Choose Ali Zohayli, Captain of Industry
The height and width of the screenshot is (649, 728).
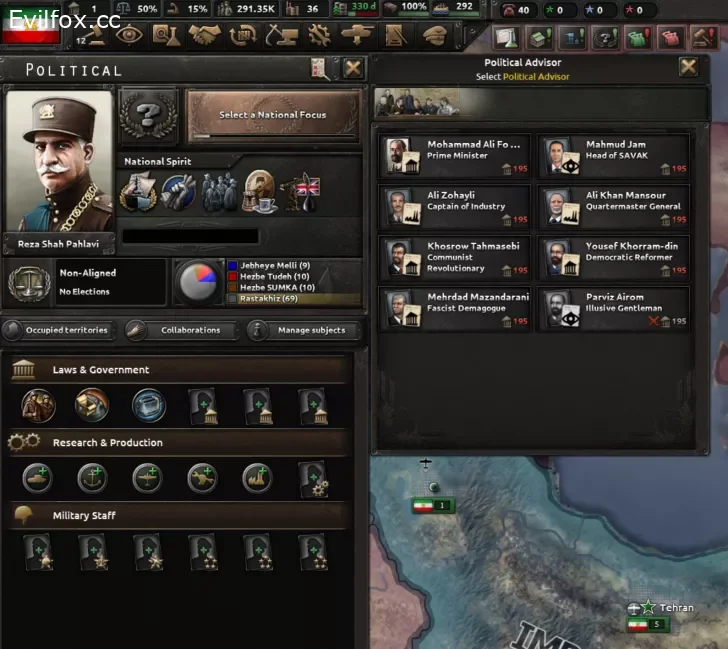click(x=455, y=207)
